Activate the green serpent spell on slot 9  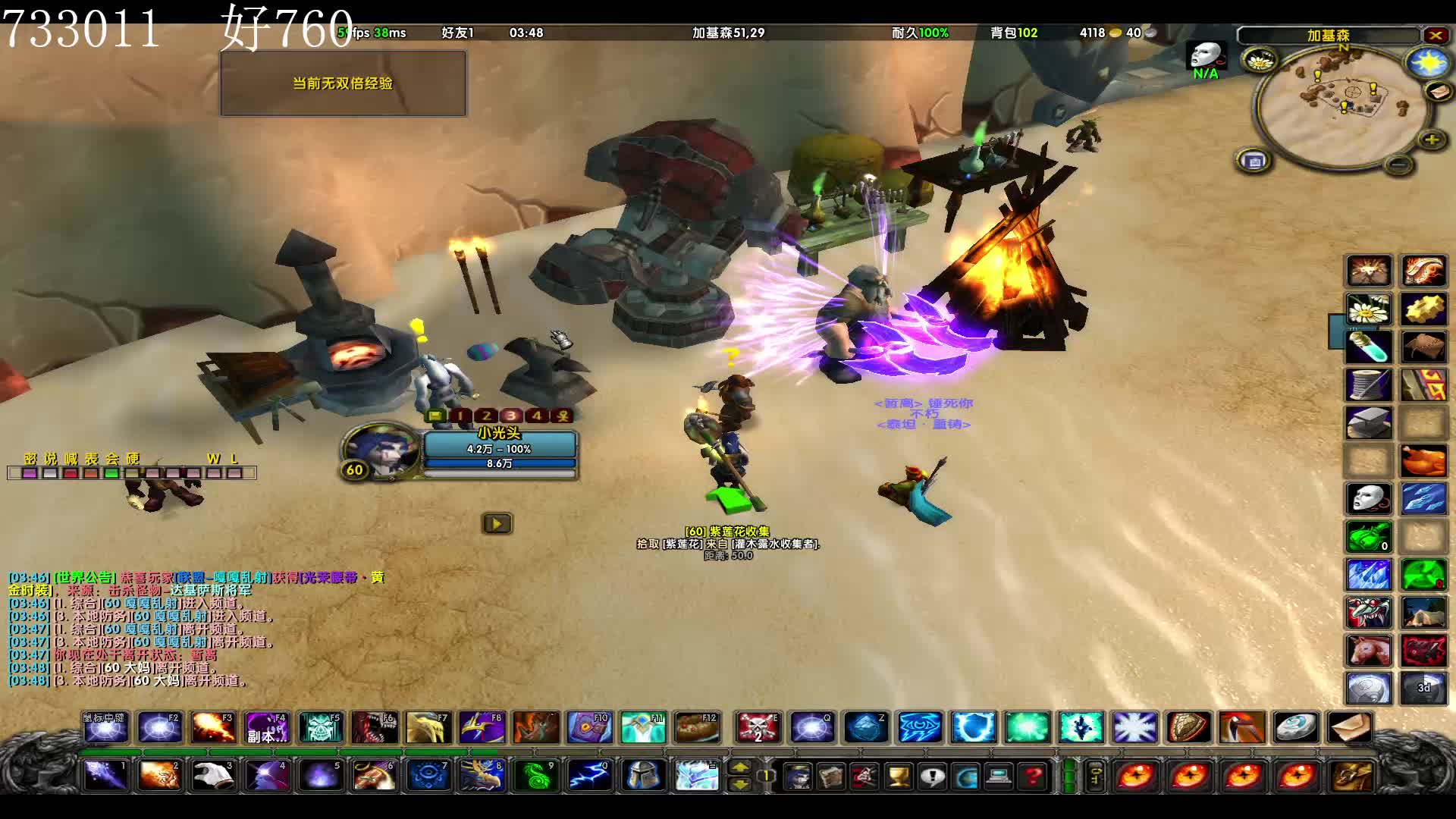click(x=536, y=776)
